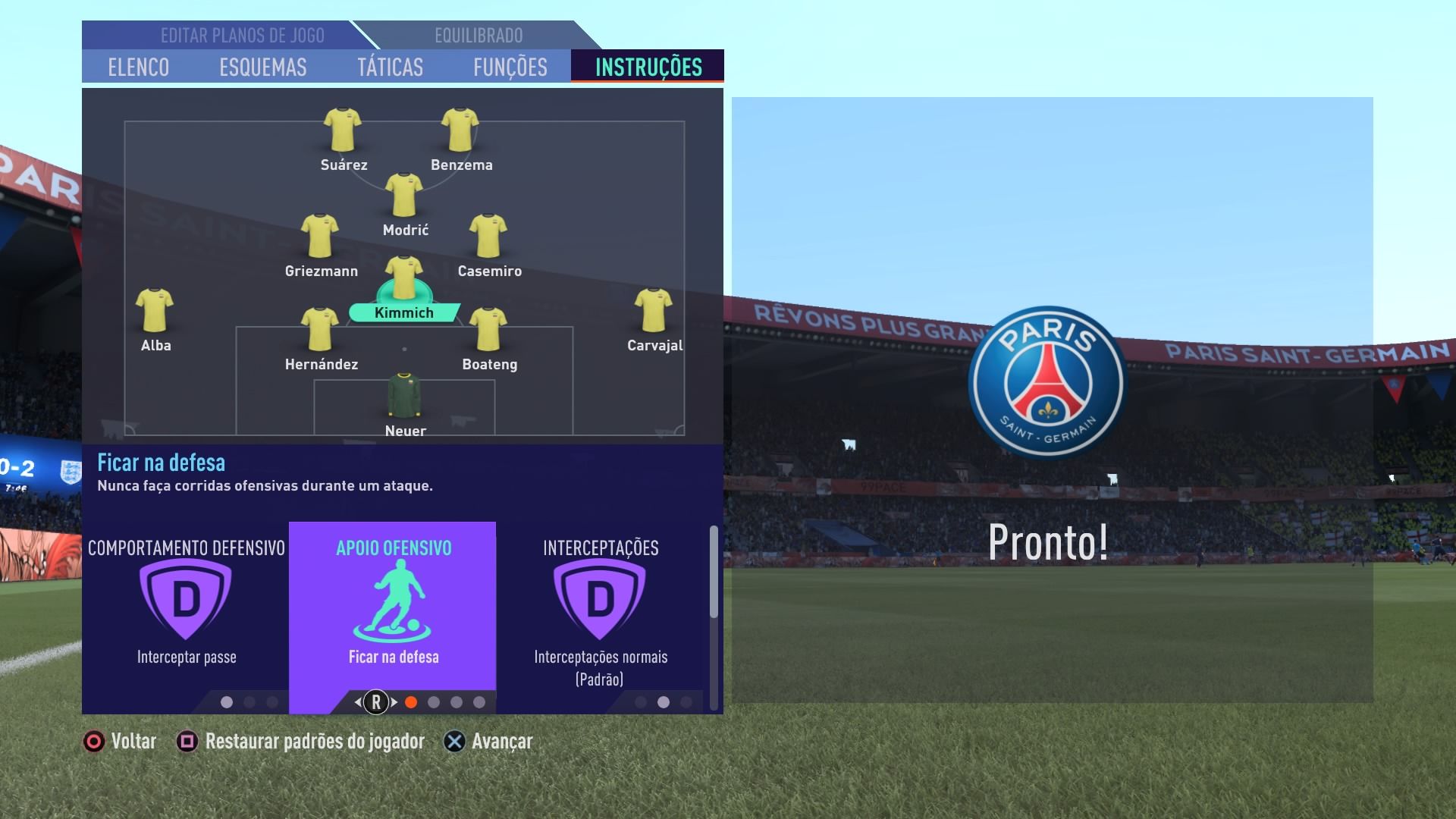Open the ELENCO tab
Image resolution: width=1456 pixels, height=819 pixels.
[140, 67]
